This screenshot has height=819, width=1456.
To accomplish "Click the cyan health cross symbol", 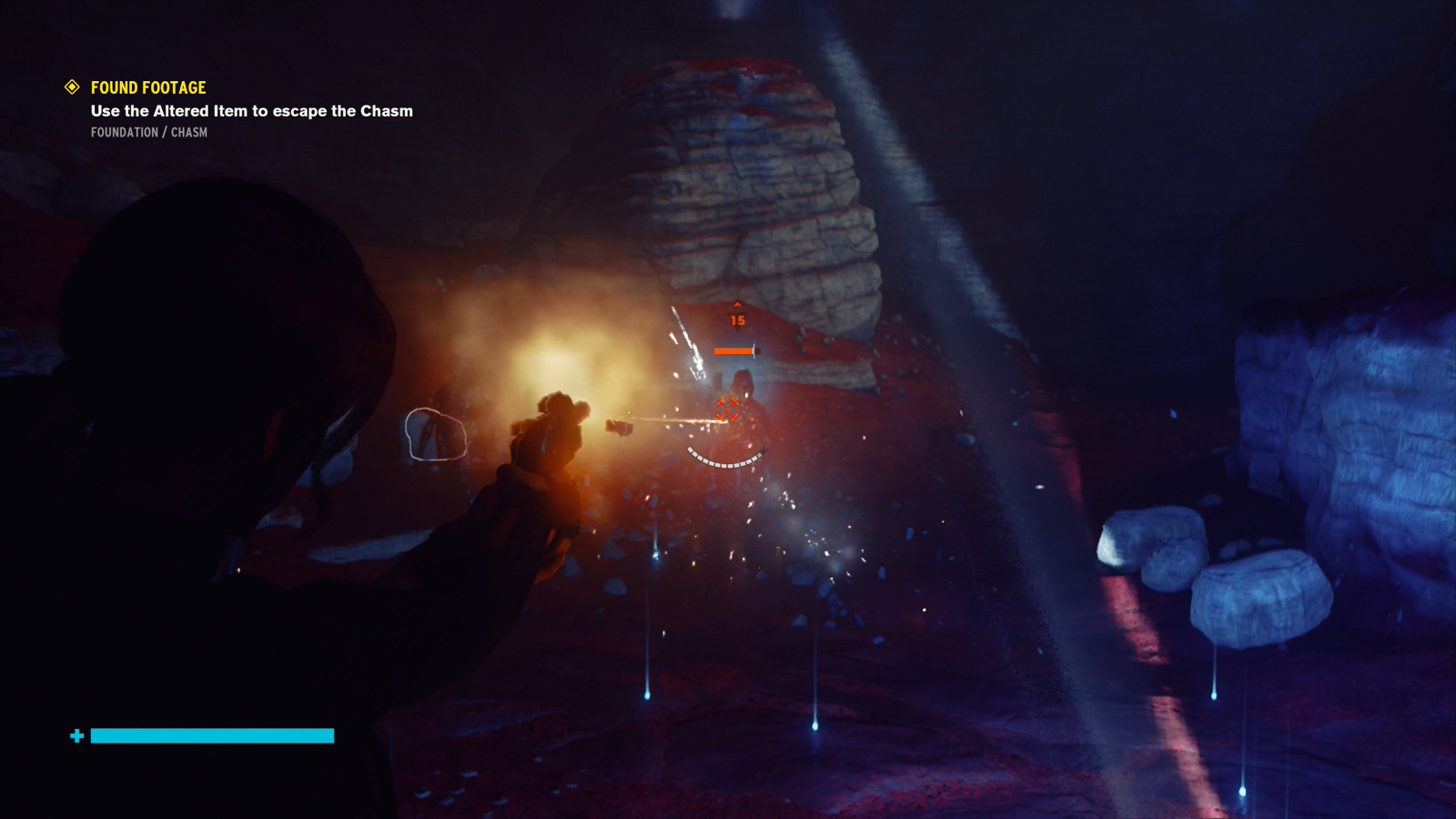I will [x=77, y=734].
